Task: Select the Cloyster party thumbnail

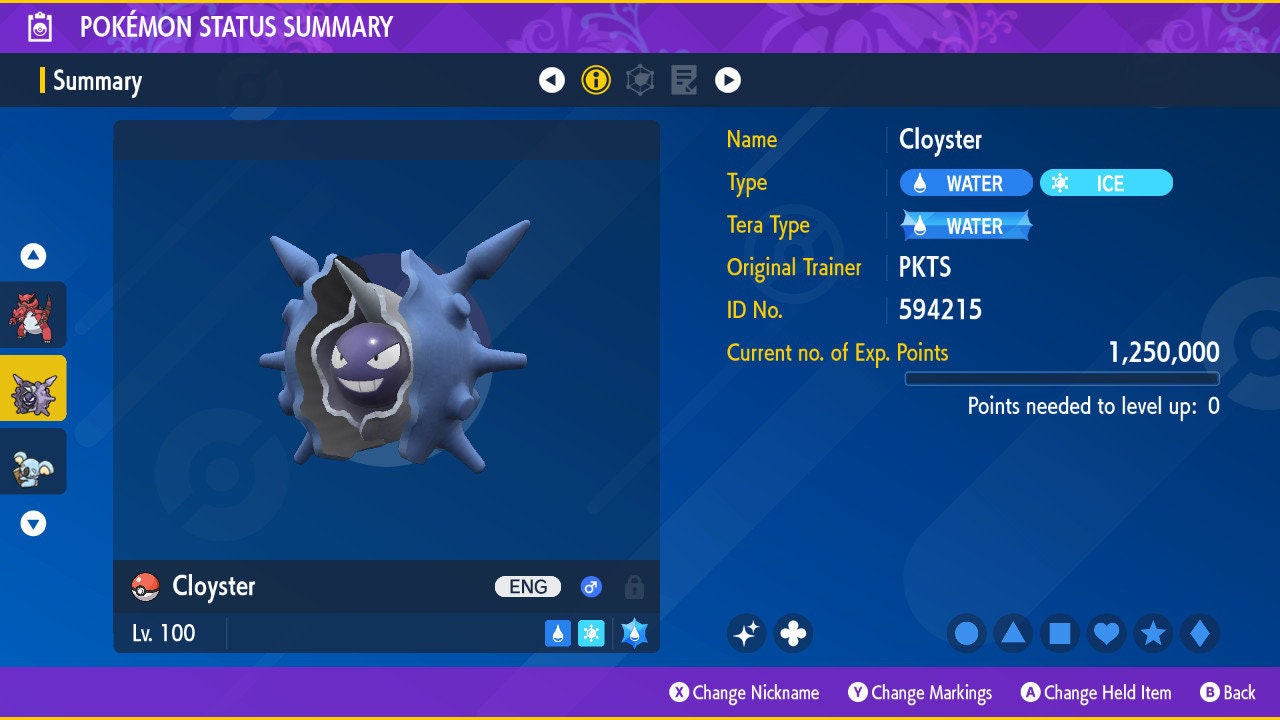Action: 33,388
